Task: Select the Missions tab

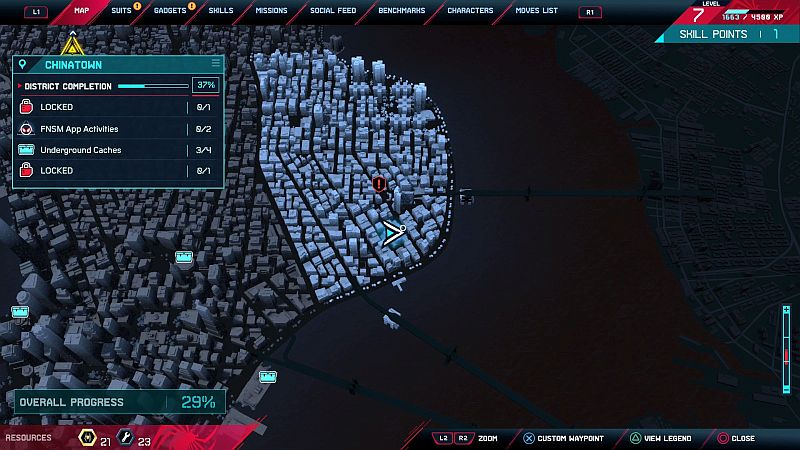Action: coord(270,11)
